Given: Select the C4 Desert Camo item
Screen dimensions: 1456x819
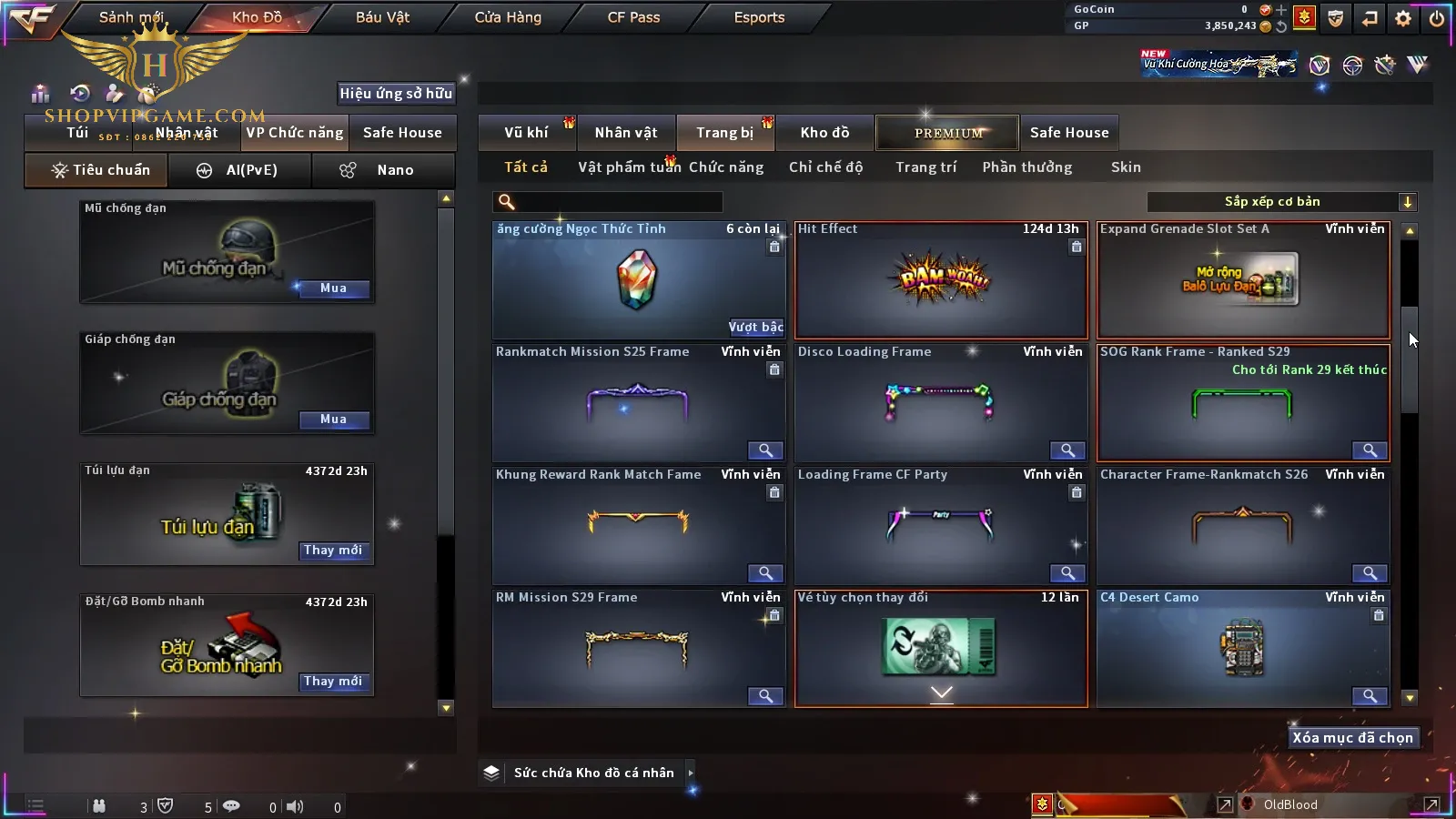Looking at the screenshot, I should coord(1243,649).
